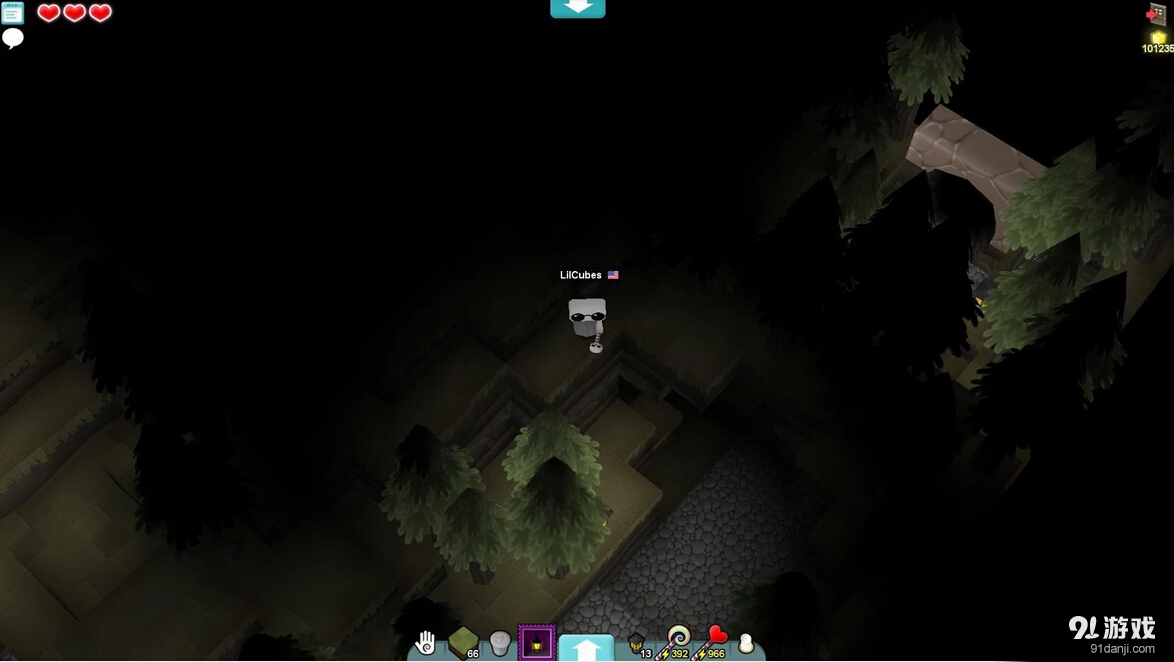Choose the white cylinder item slot
The image size is (1174, 662).
[500, 643]
